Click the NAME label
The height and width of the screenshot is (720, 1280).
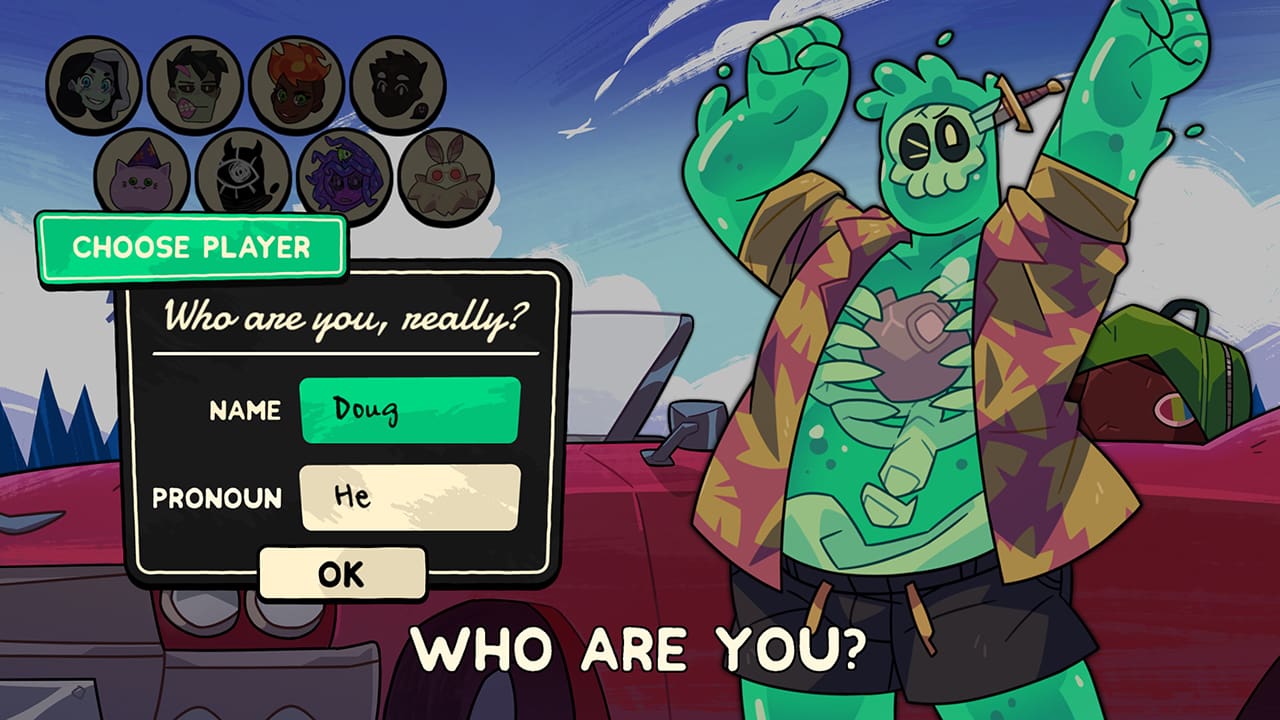[x=244, y=411]
